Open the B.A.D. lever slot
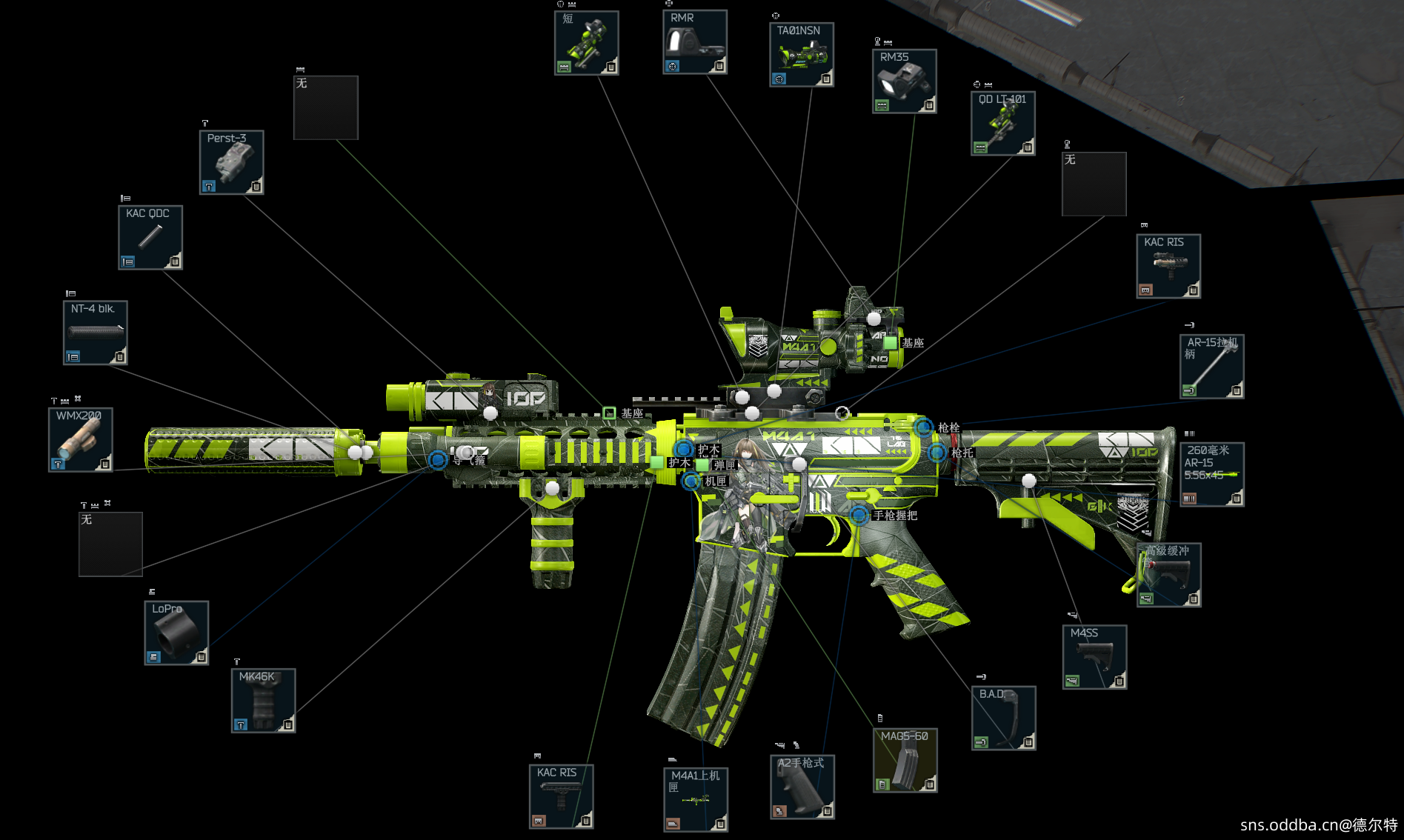The width and height of the screenshot is (1404, 840). pos(1003,719)
